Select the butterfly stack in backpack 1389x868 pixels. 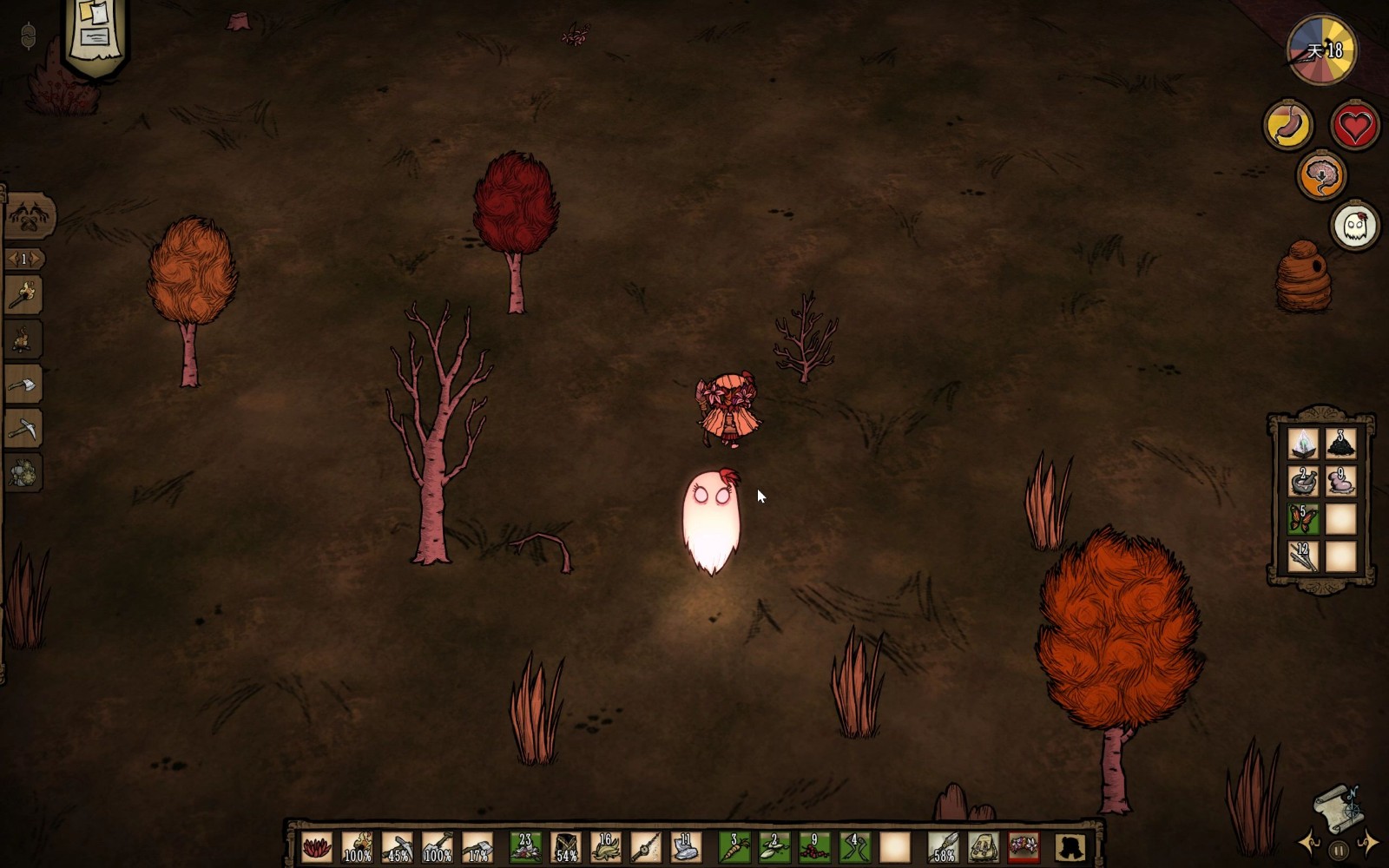1302,519
